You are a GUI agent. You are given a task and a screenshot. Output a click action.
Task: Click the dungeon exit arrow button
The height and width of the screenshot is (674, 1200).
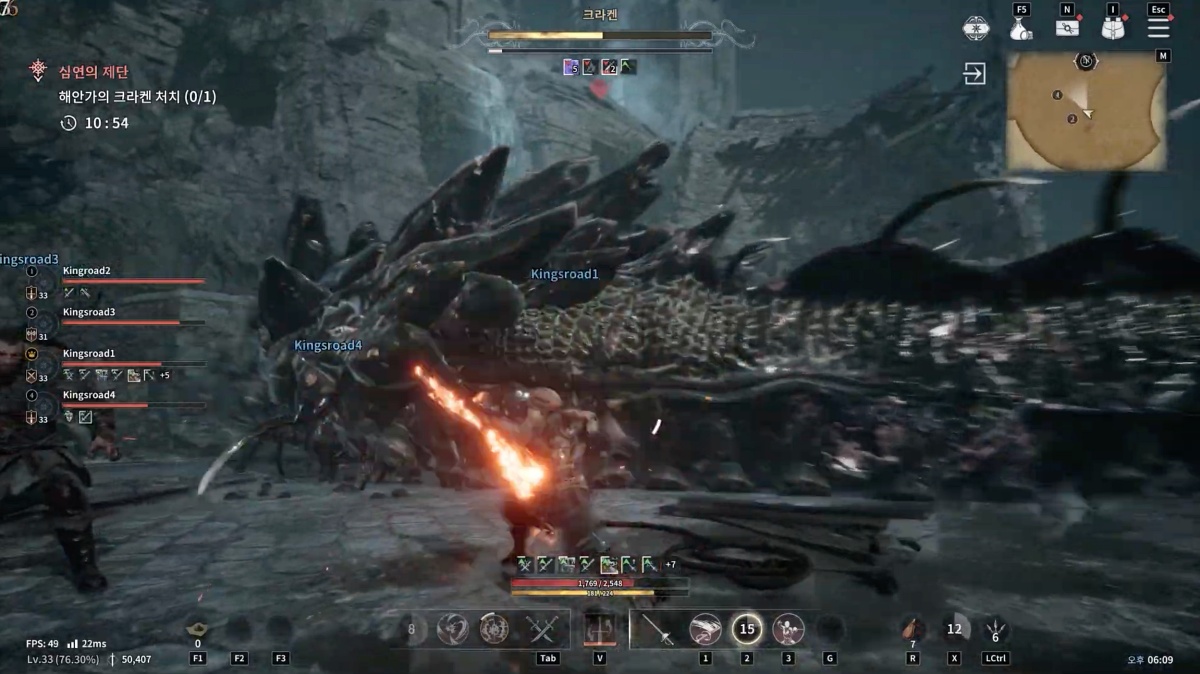(975, 74)
